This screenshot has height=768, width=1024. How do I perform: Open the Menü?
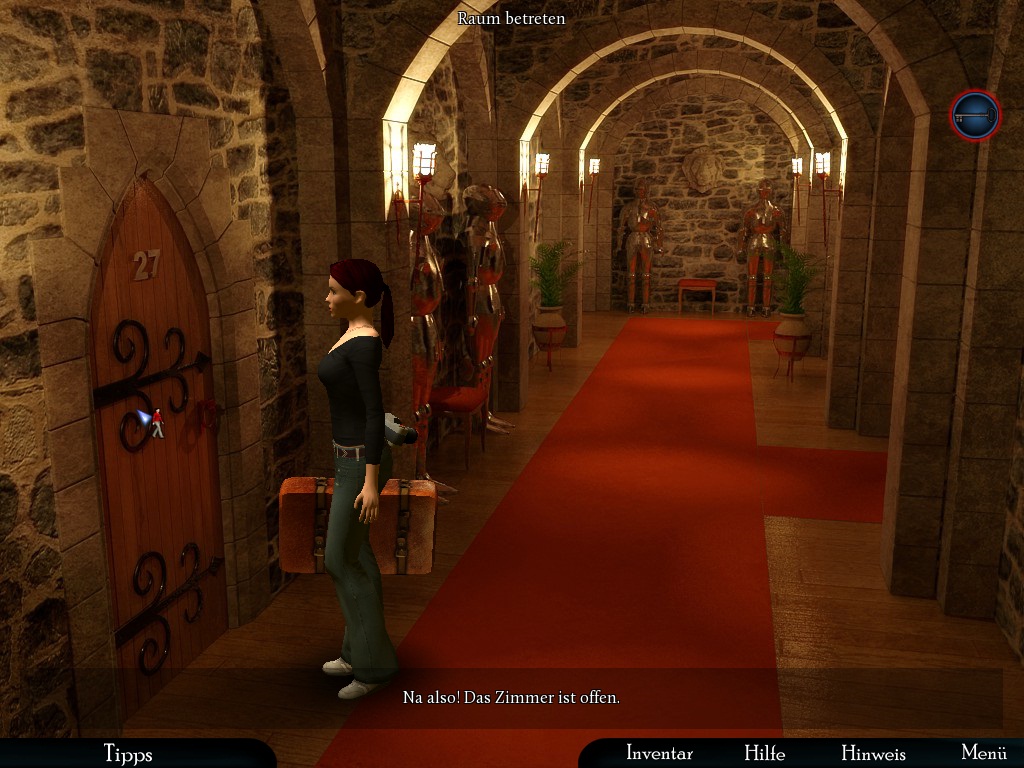pyautogui.click(x=983, y=753)
